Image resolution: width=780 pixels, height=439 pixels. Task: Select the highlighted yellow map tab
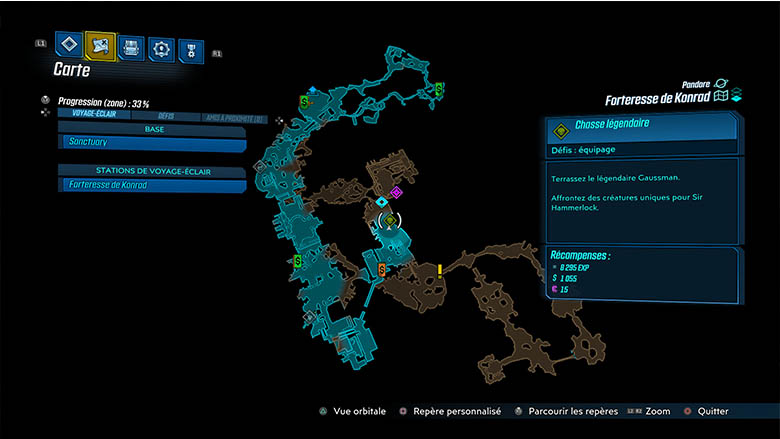pyautogui.click(x=100, y=46)
